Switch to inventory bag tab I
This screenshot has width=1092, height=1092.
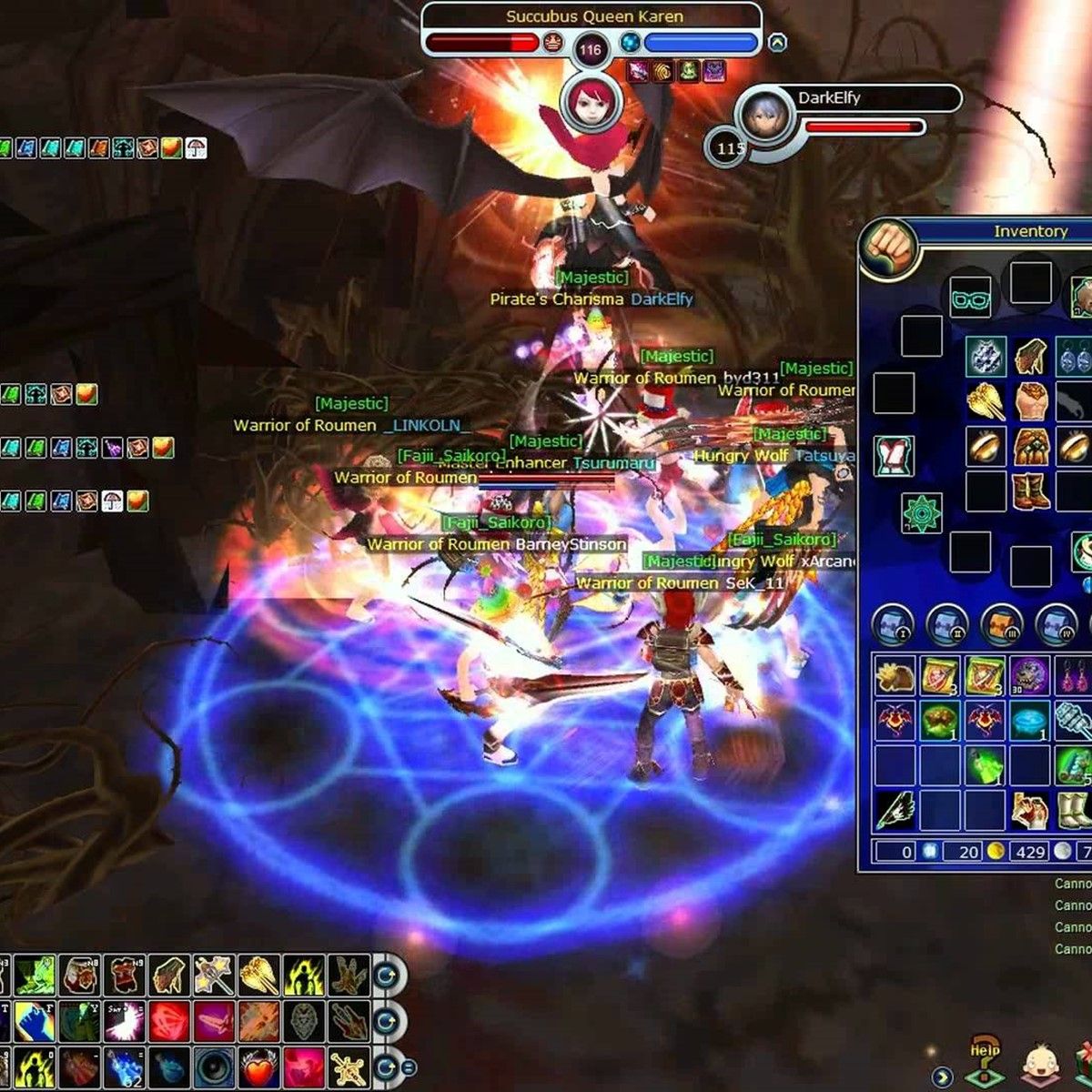pos(893,625)
